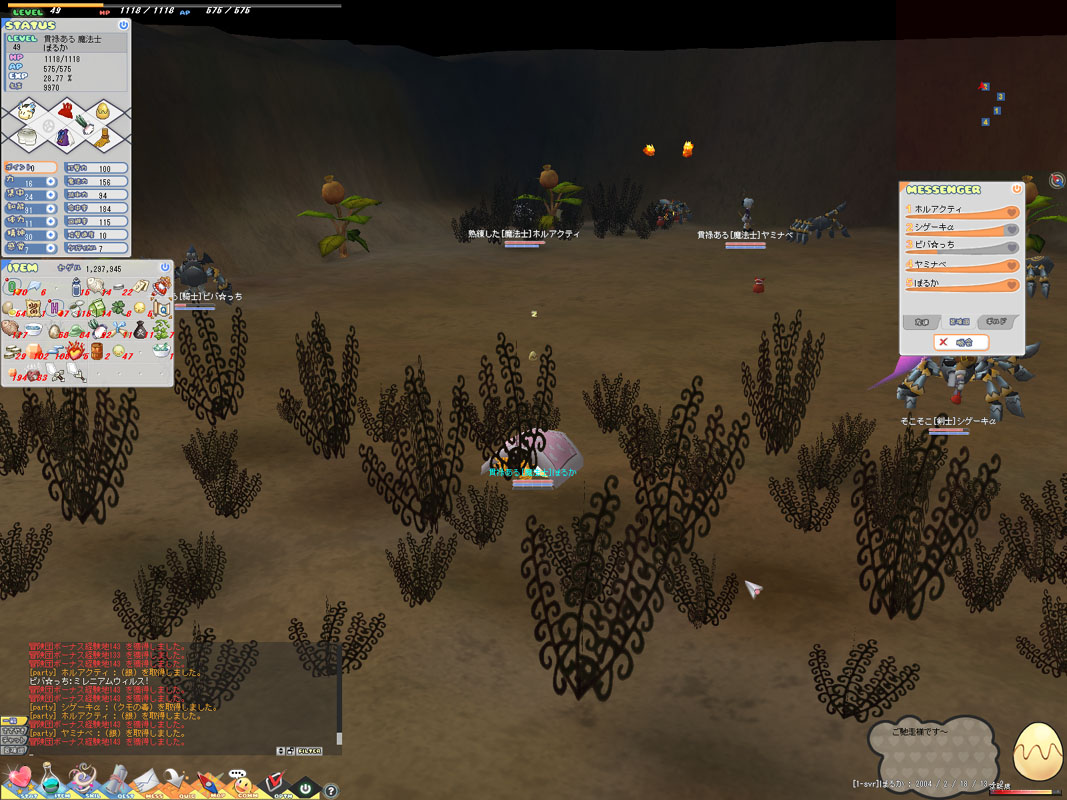Open the ITEM potion menu icon
The image size is (1067, 800).
tap(49, 778)
